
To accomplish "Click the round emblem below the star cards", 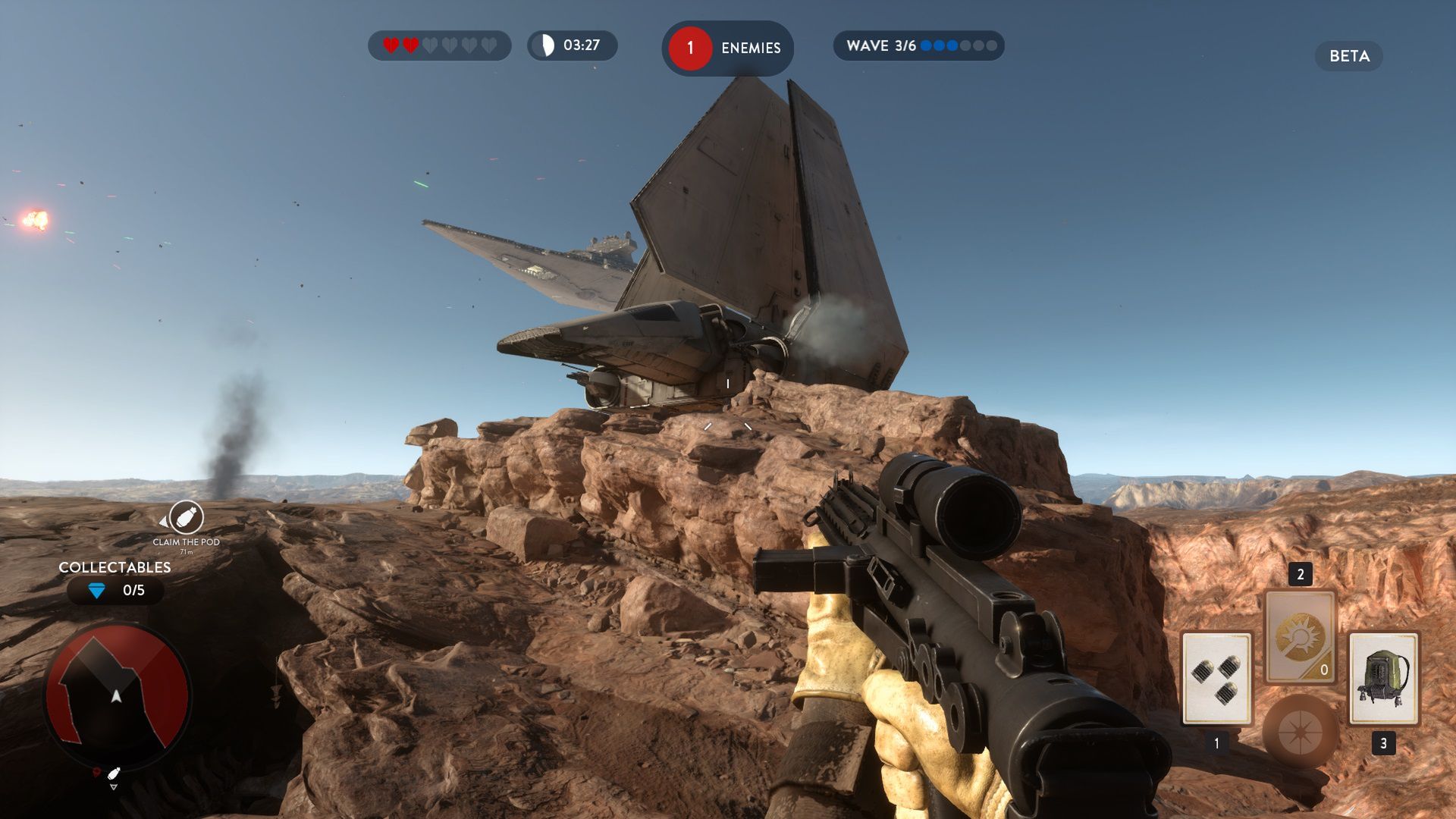I will [x=1300, y=731].
